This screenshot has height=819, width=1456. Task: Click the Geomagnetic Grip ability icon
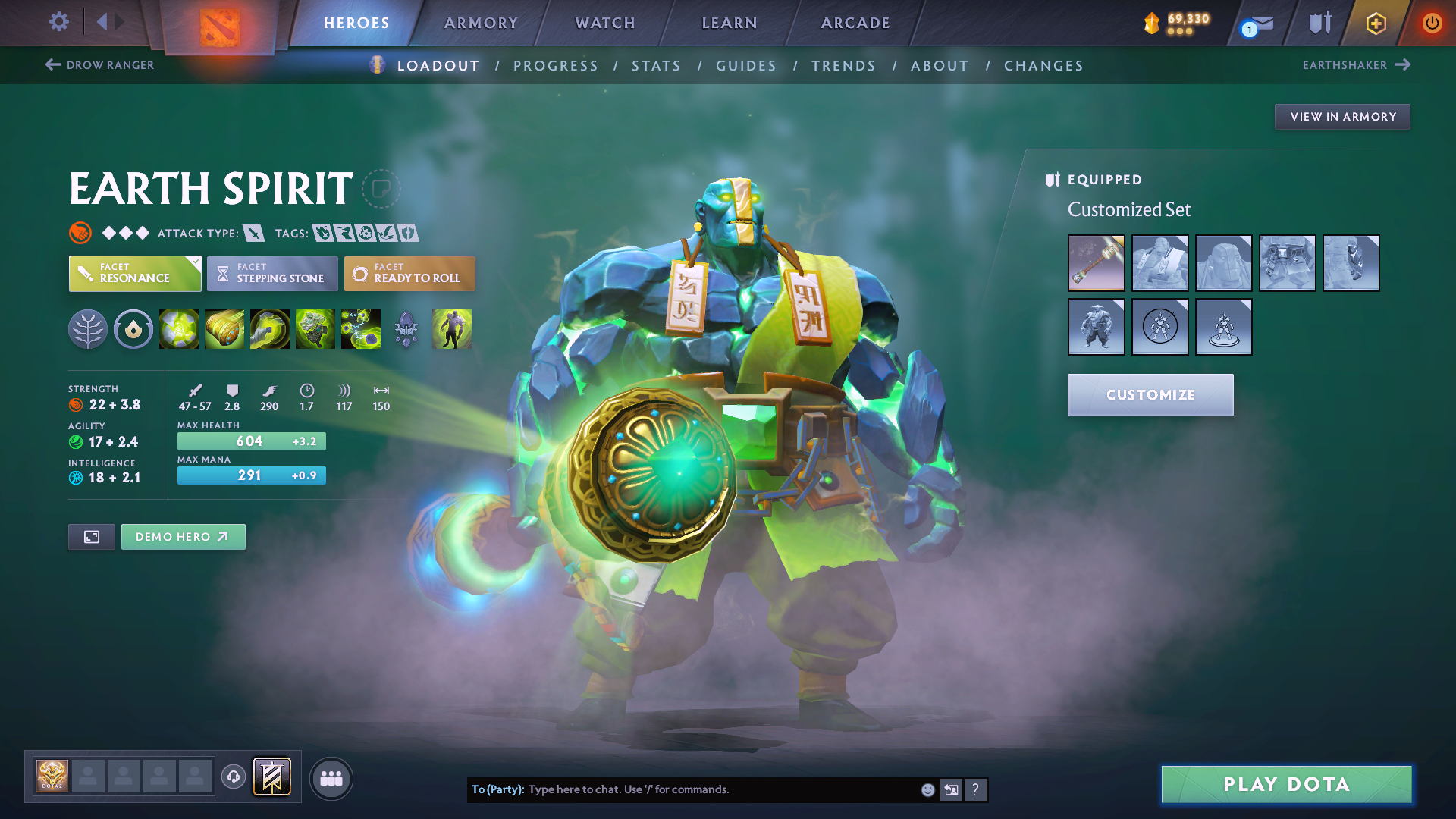[270, 328]
